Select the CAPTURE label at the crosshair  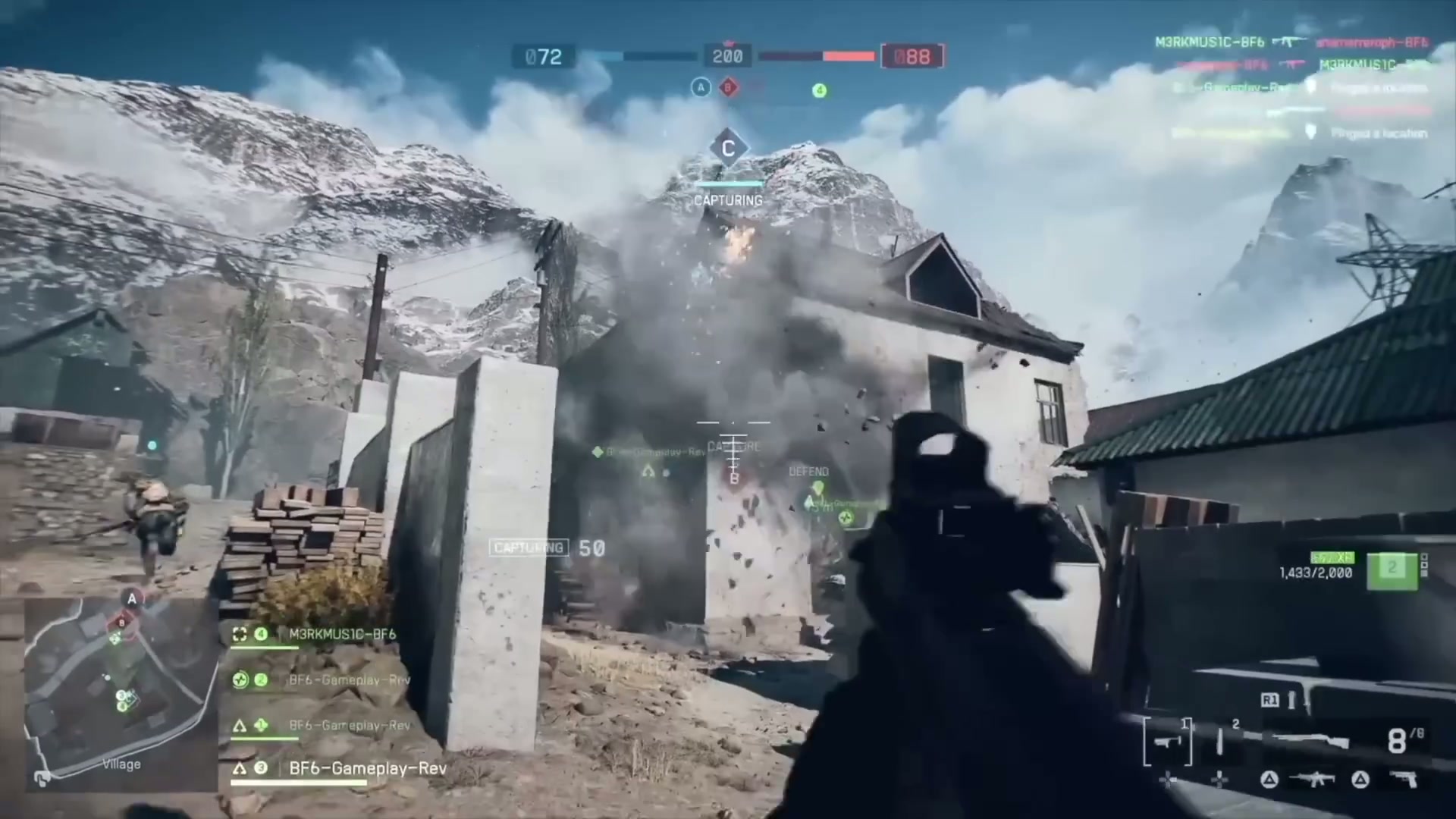[732, 447]
